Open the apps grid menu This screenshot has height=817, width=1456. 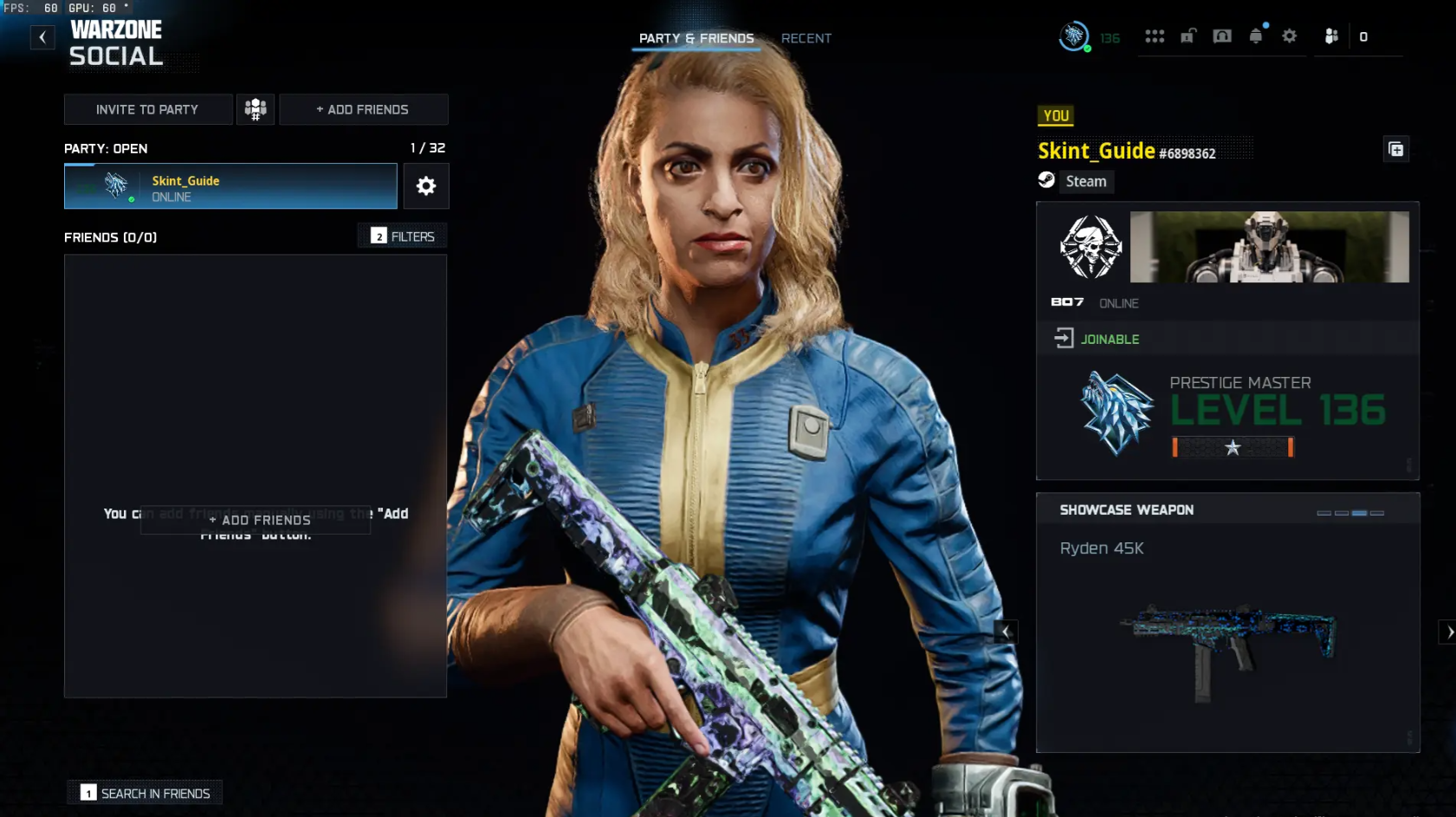click(1155, 36)
